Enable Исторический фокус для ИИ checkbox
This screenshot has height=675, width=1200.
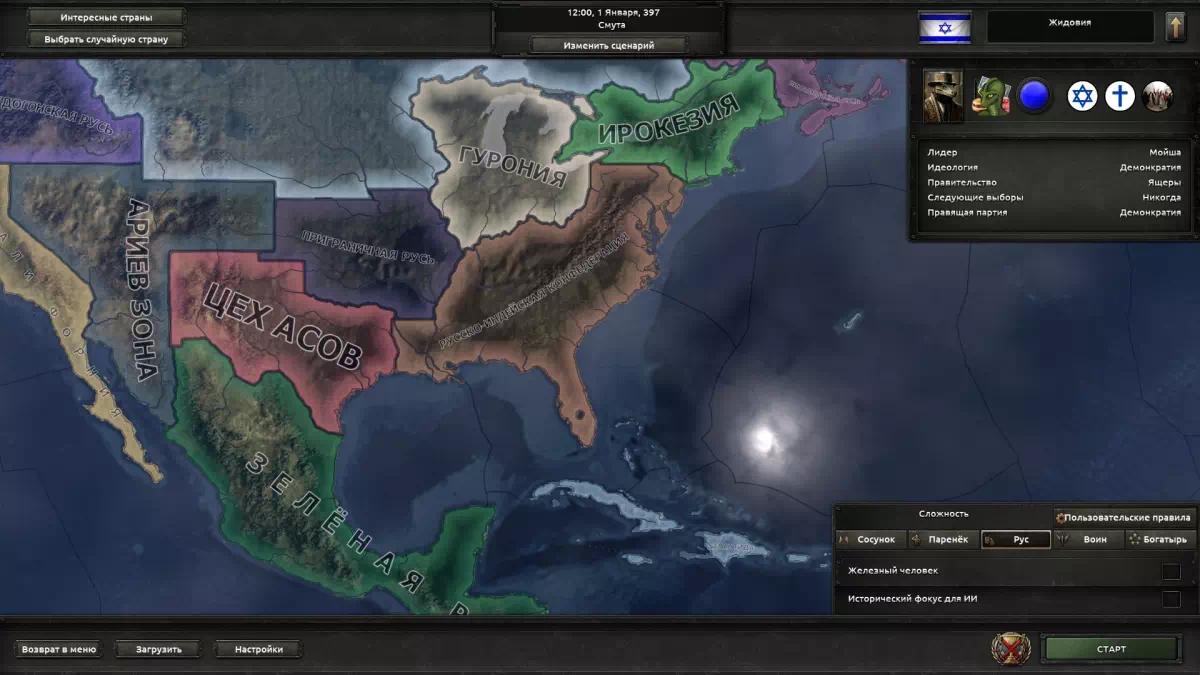(x=1170, y=599)
